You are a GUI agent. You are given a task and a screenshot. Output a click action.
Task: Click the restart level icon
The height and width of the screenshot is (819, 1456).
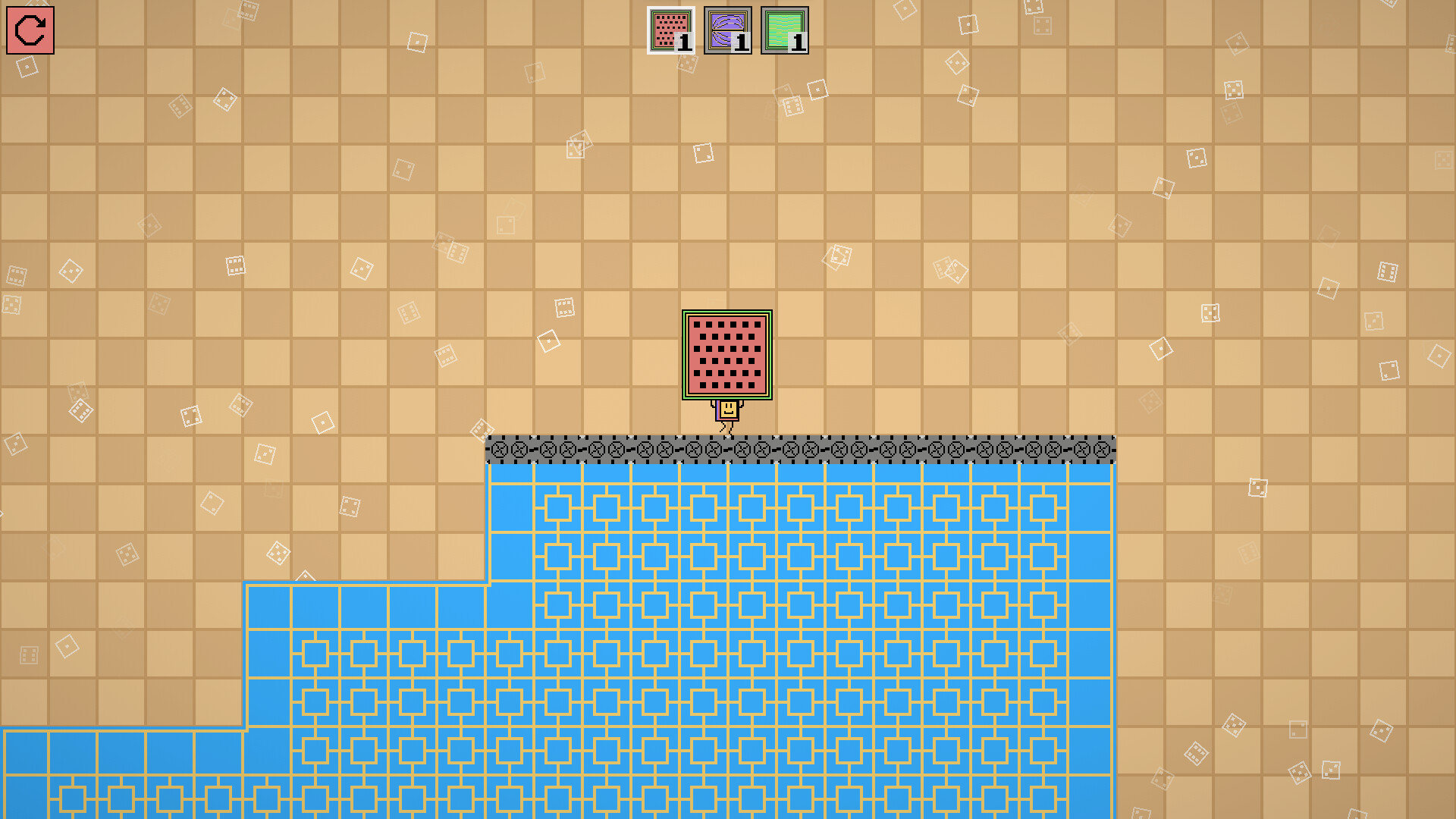tap(31, 31)
